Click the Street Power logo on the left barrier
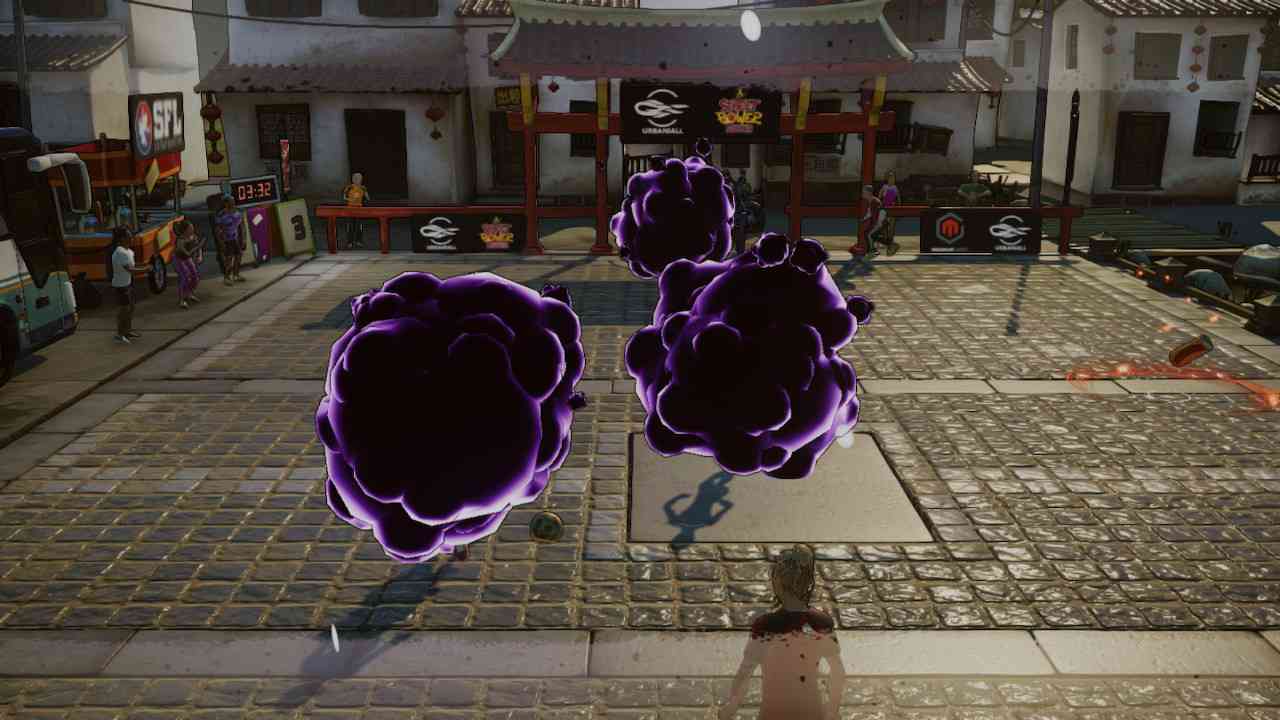This screenshot has width=1280, height=720. tap(496, 232)
